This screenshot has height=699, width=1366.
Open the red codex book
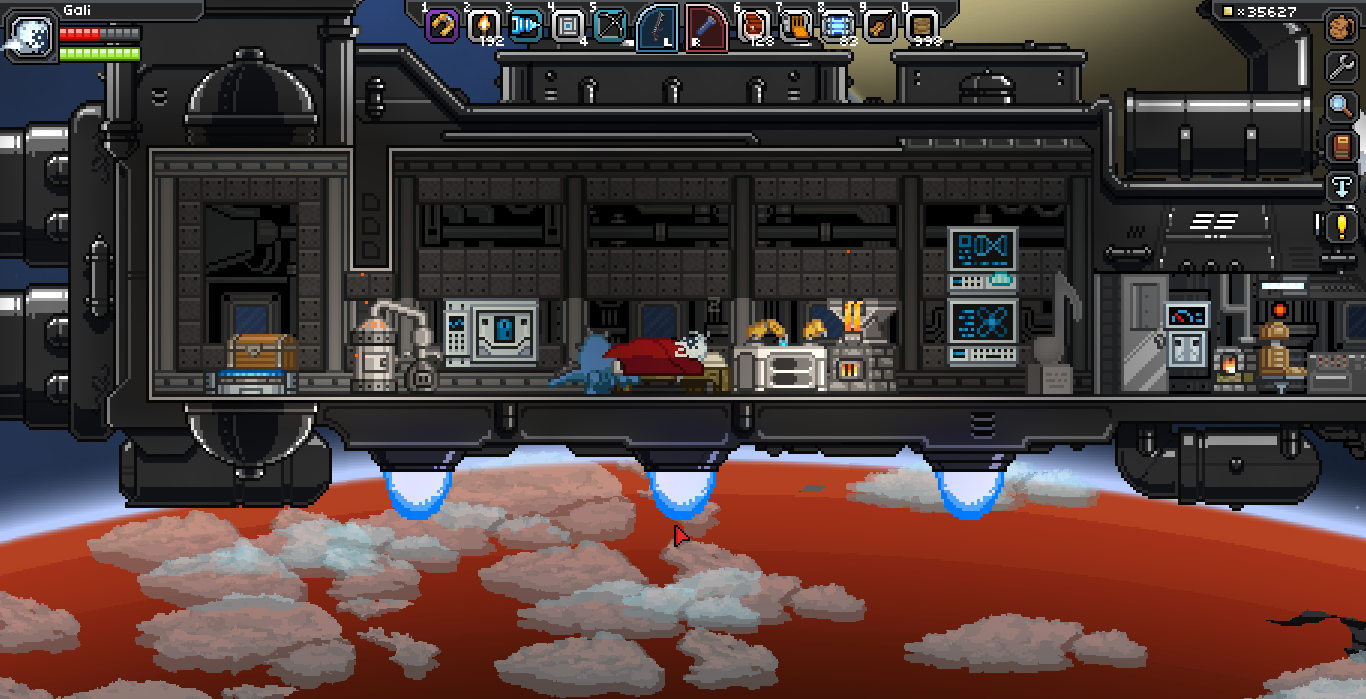[1341, 146]
